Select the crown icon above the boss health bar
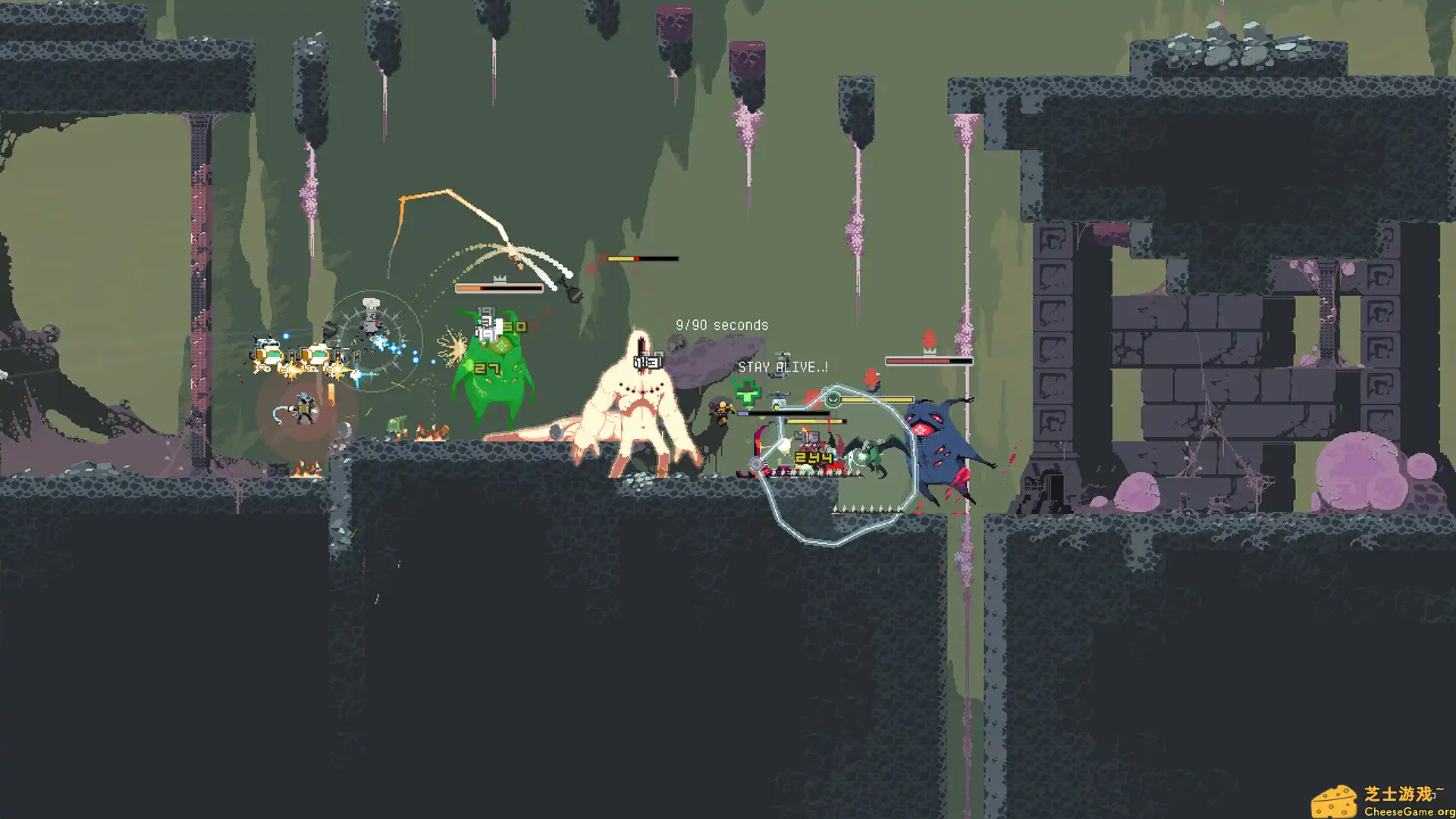The width and height of the screenshot is (1456, 819). 499,278
